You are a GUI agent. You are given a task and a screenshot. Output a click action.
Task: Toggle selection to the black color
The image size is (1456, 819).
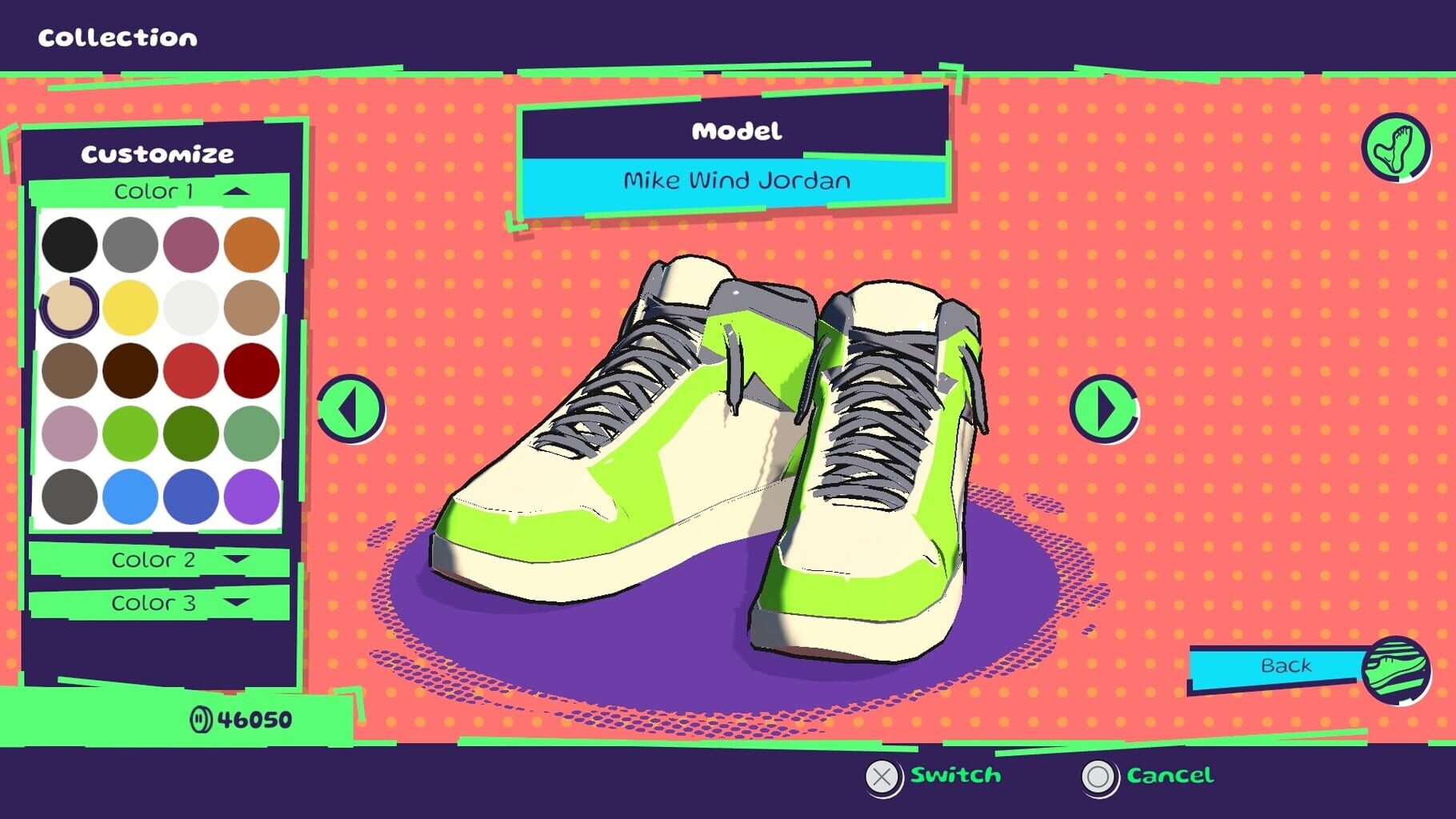pyautogui.click(x=70, y=244)
